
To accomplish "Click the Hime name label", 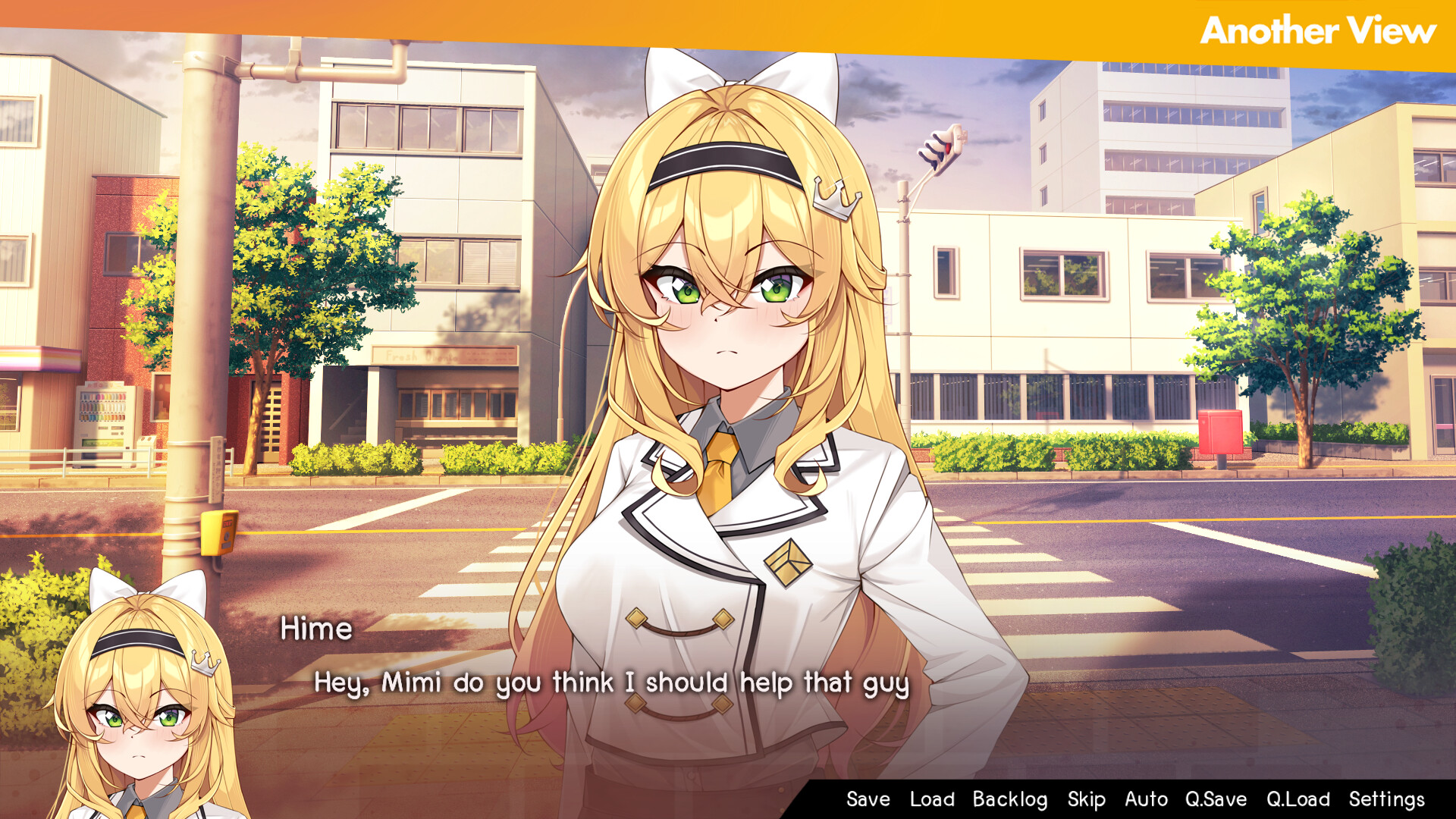I will (317, 628).
